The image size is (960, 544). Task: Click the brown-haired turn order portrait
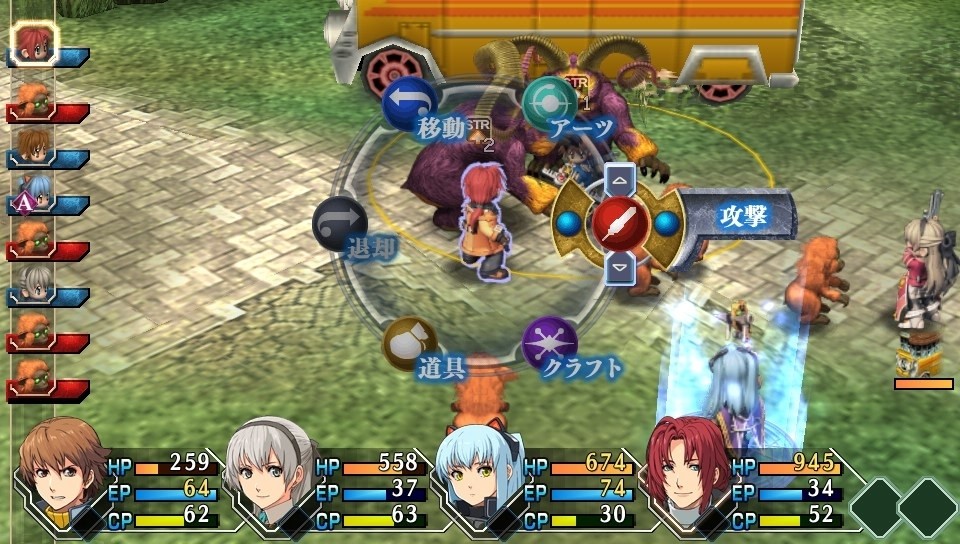36,146
